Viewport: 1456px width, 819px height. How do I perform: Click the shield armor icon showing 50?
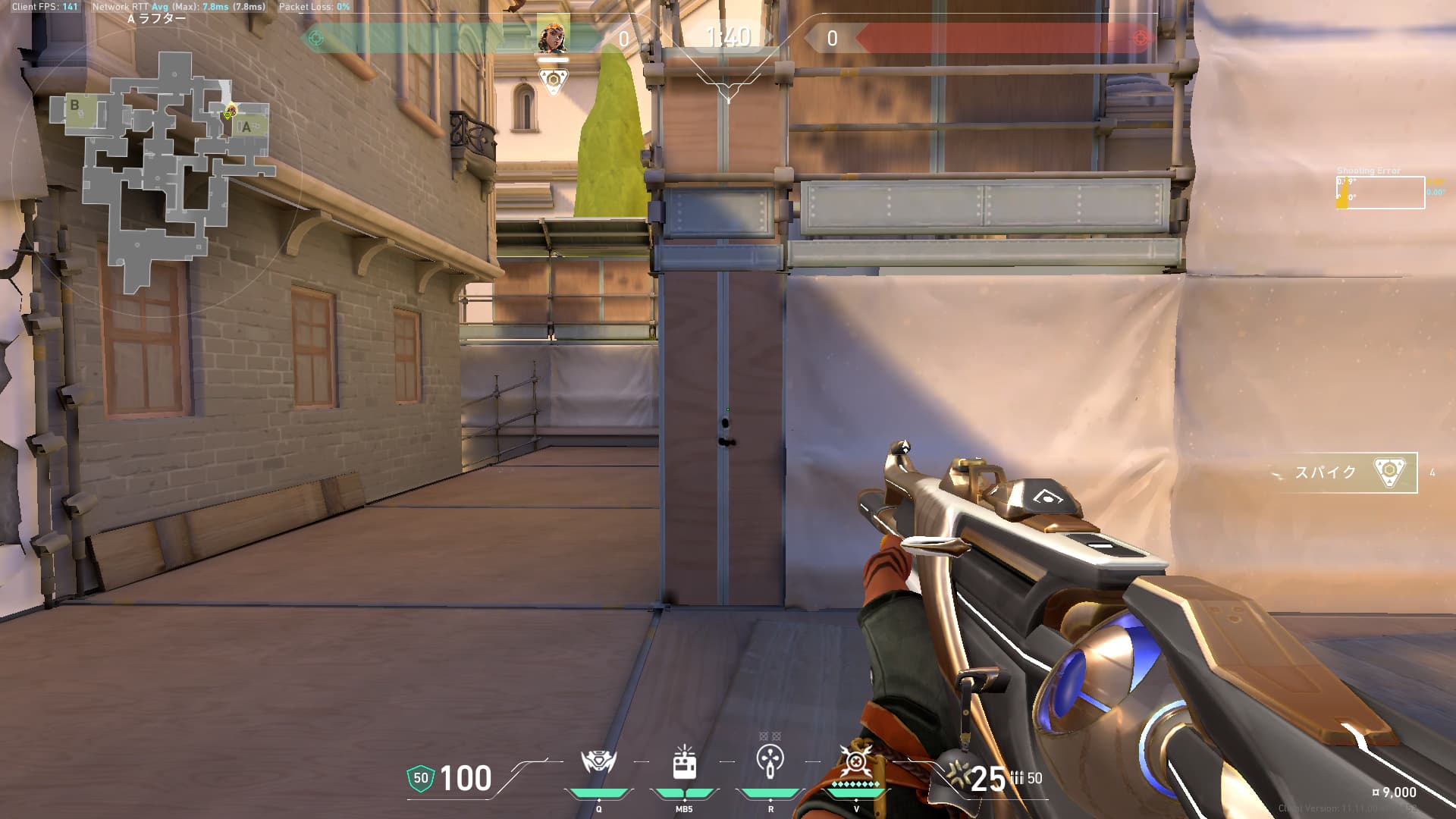[x=420, y=778]
